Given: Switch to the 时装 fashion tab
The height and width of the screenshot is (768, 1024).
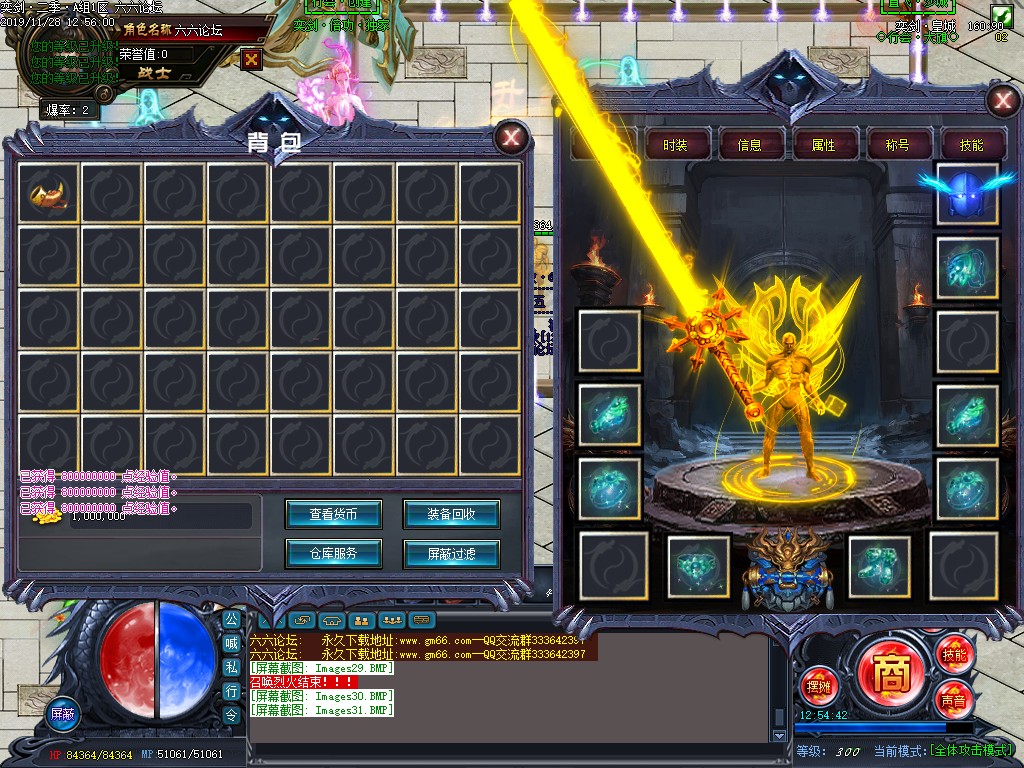Looking at the screenshot, I should (x=675, y=145).
